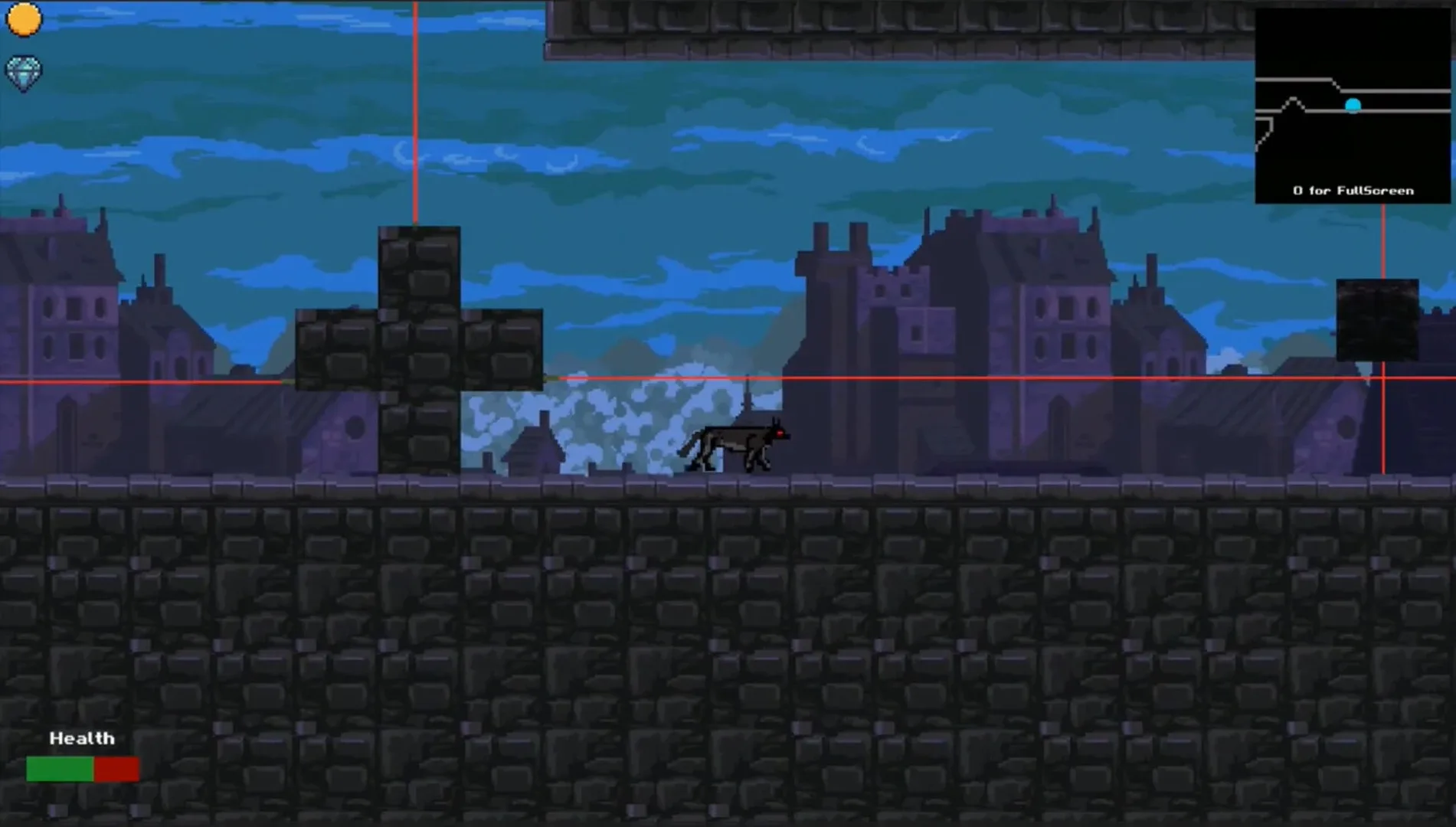Click the minimap terrain outline path
This screenshot has width=1456, height=827.
point(1294,100)
